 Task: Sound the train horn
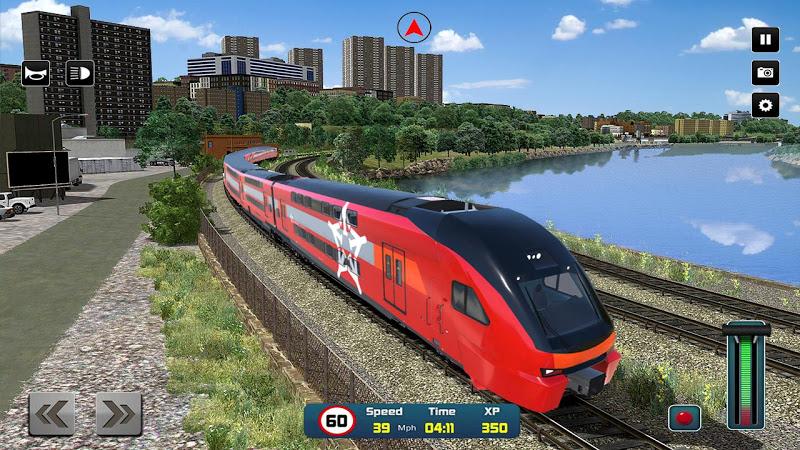click(x=36, y=73)
